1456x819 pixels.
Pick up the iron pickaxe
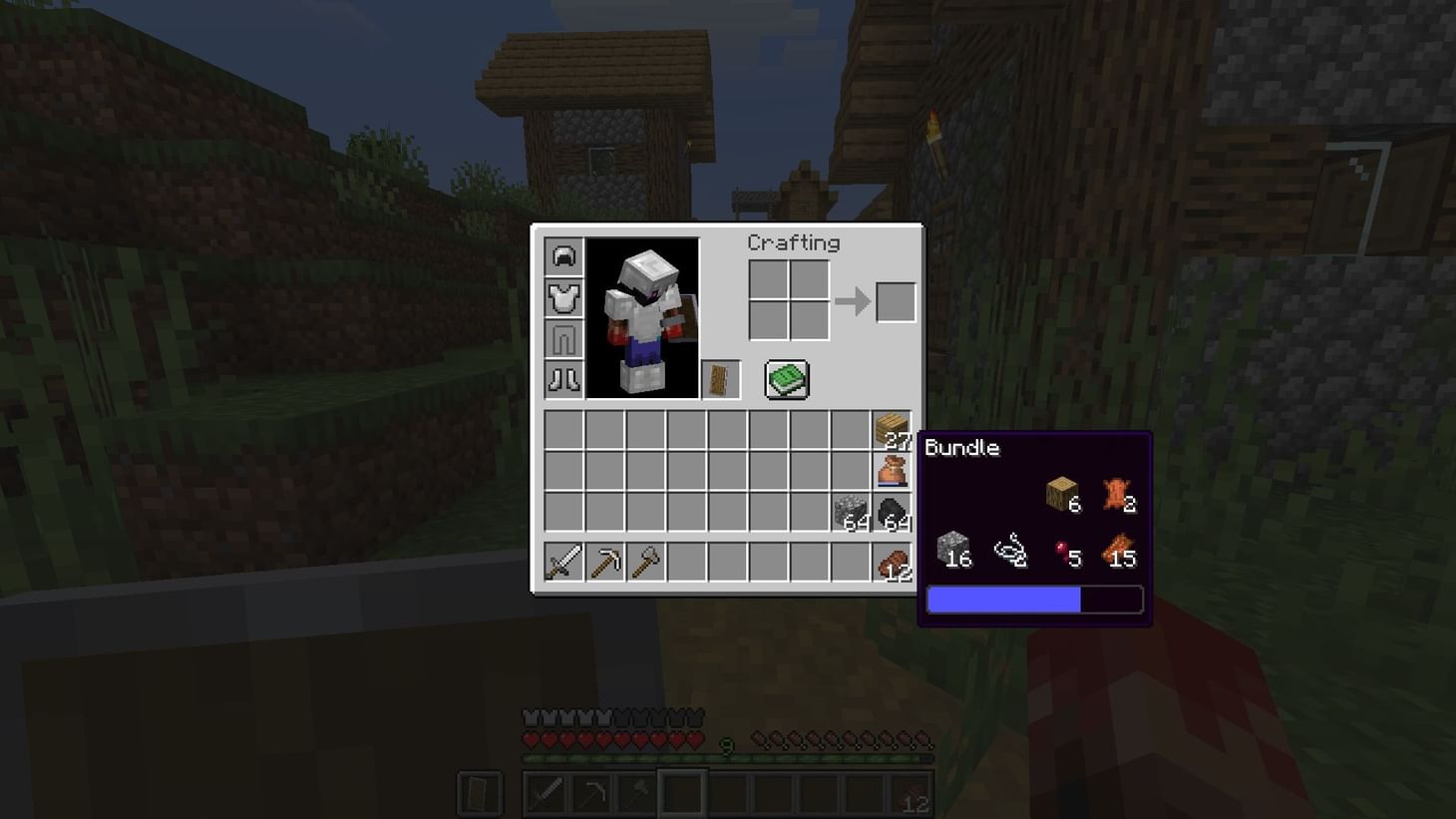[x=605, y=563]
